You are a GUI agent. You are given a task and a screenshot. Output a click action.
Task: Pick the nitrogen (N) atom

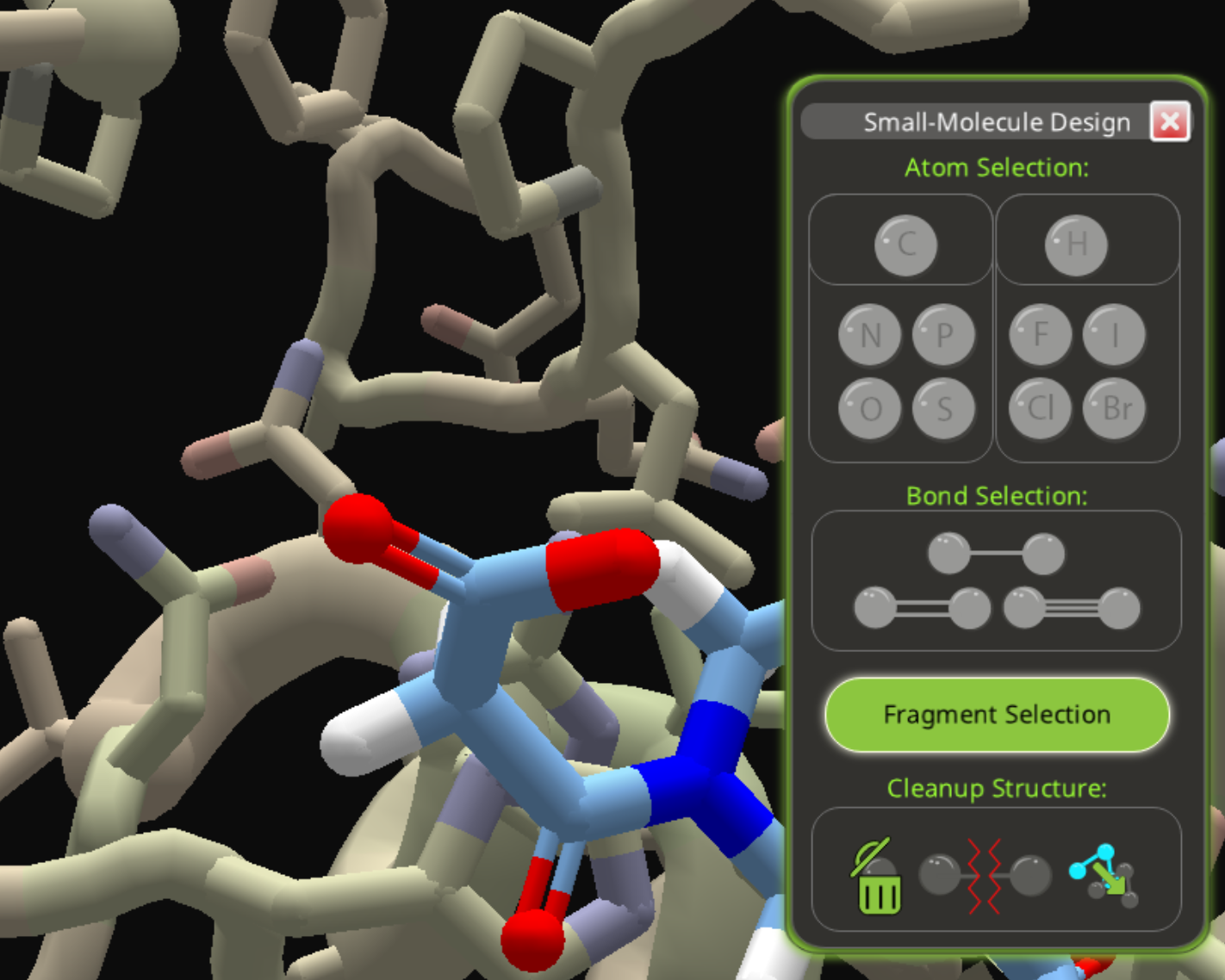870,335
